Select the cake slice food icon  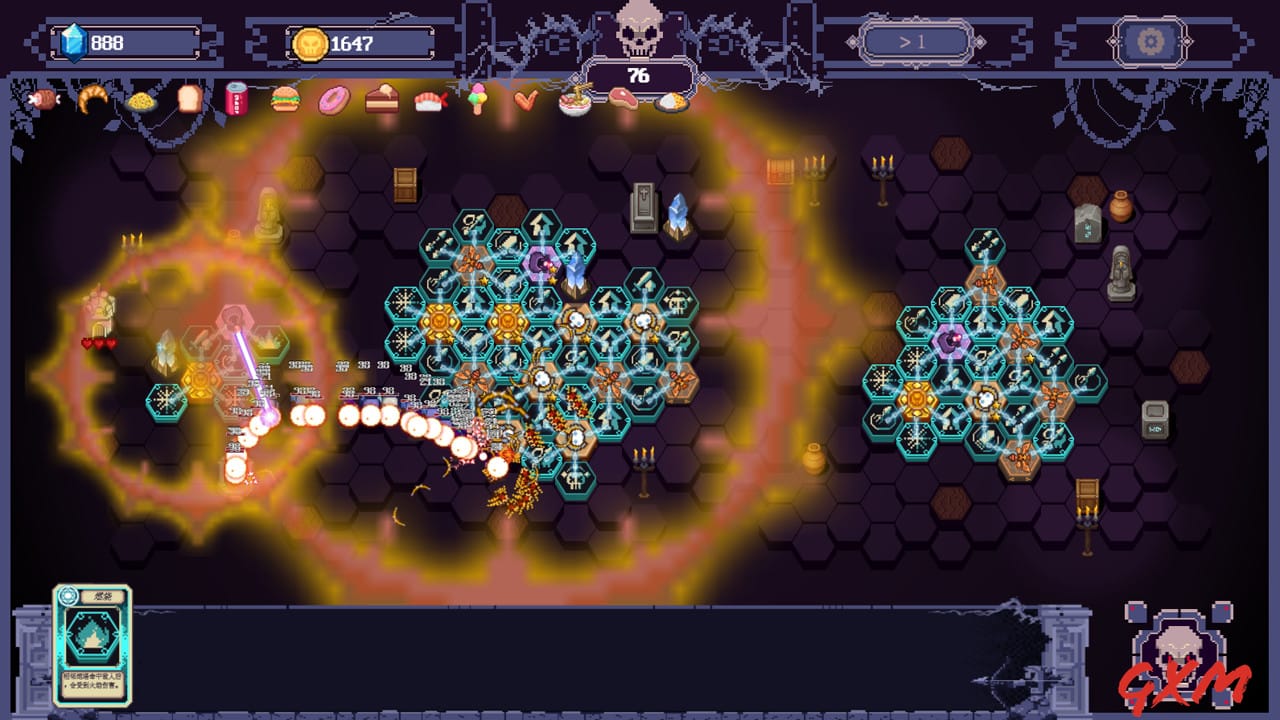[380, 100]
